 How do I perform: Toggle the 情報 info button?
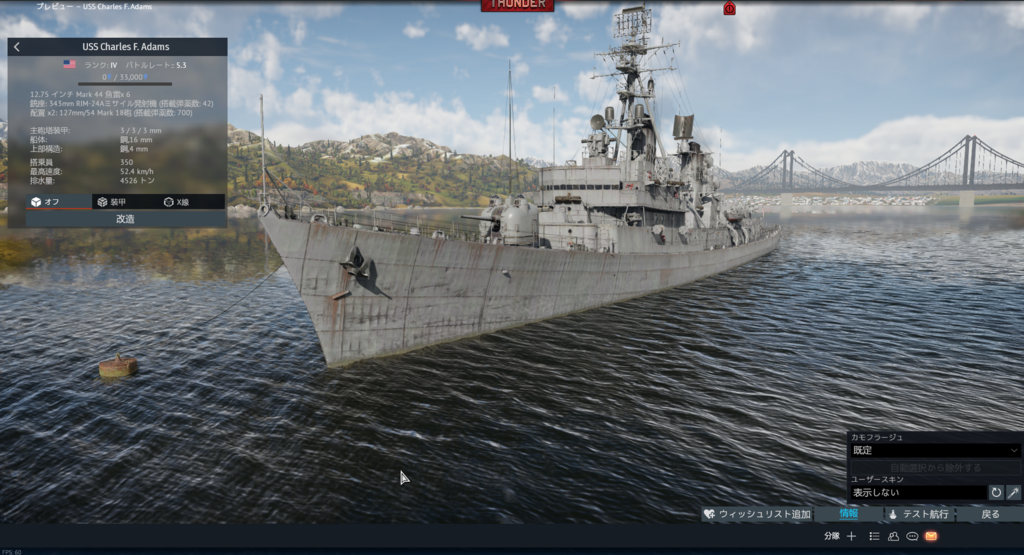tap(848, 514)
